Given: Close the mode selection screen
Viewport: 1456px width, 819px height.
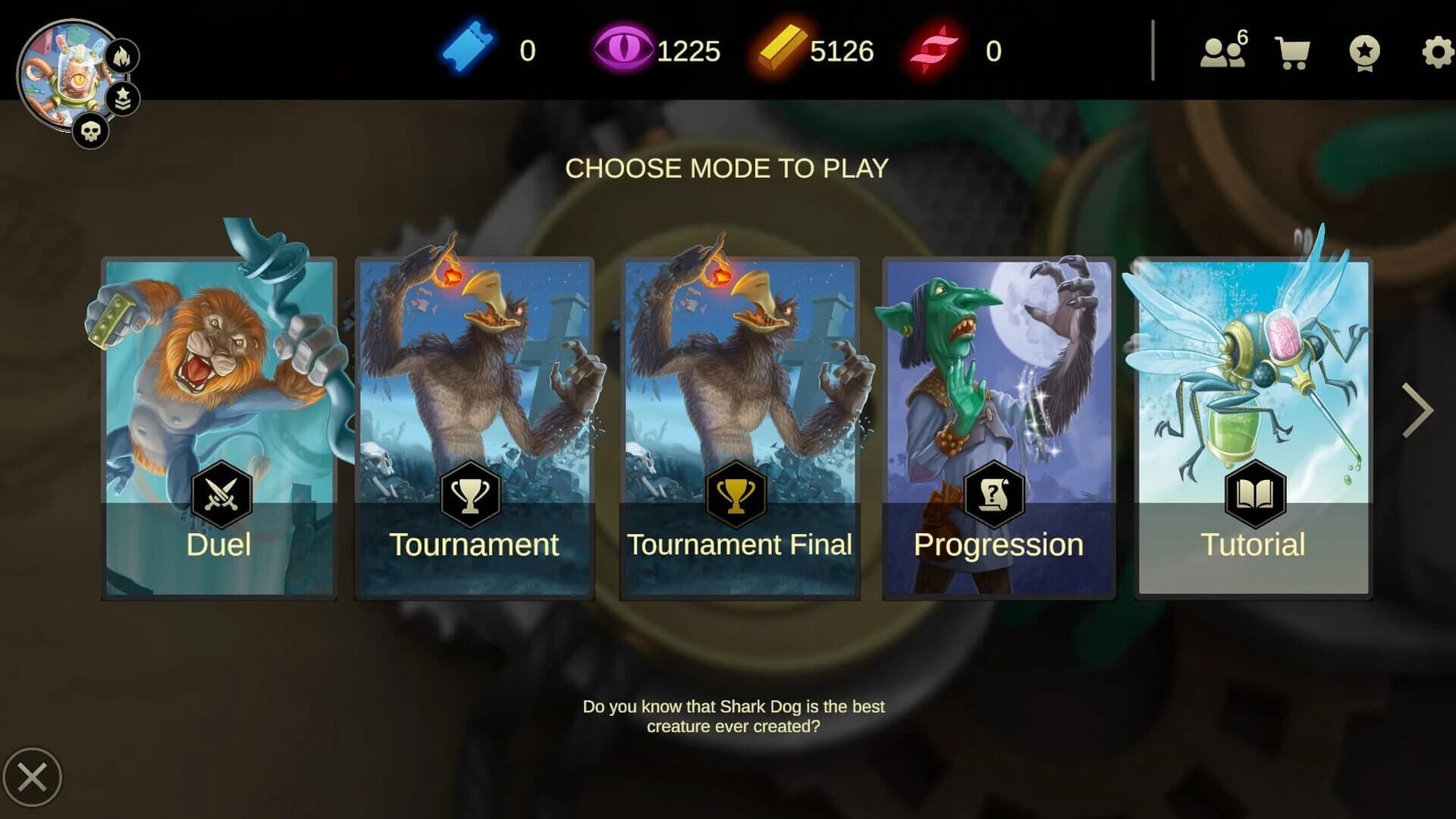Looking at the screenshot, I should click(32, 775).
